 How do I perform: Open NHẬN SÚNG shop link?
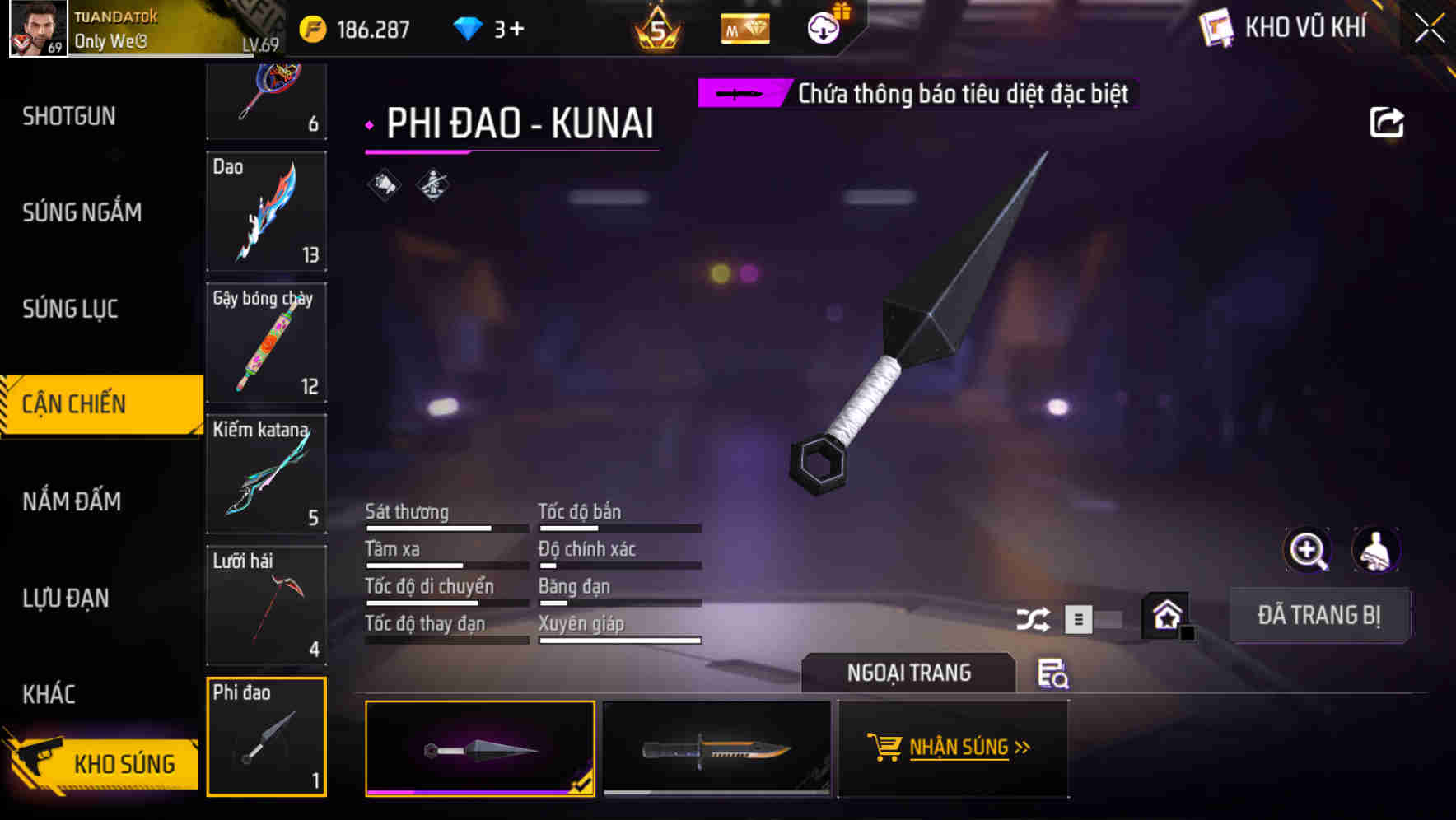point(953,747)
